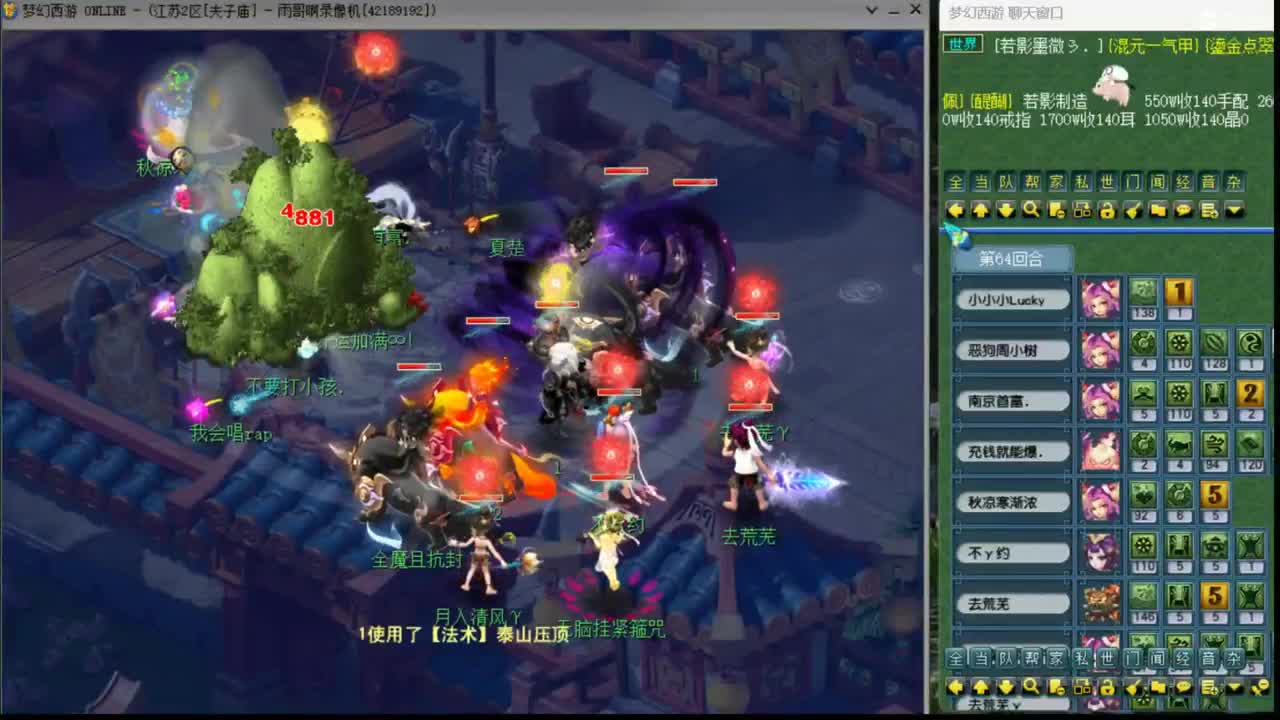Toggle the padlock chat-lock icon

coord(1107,210)
